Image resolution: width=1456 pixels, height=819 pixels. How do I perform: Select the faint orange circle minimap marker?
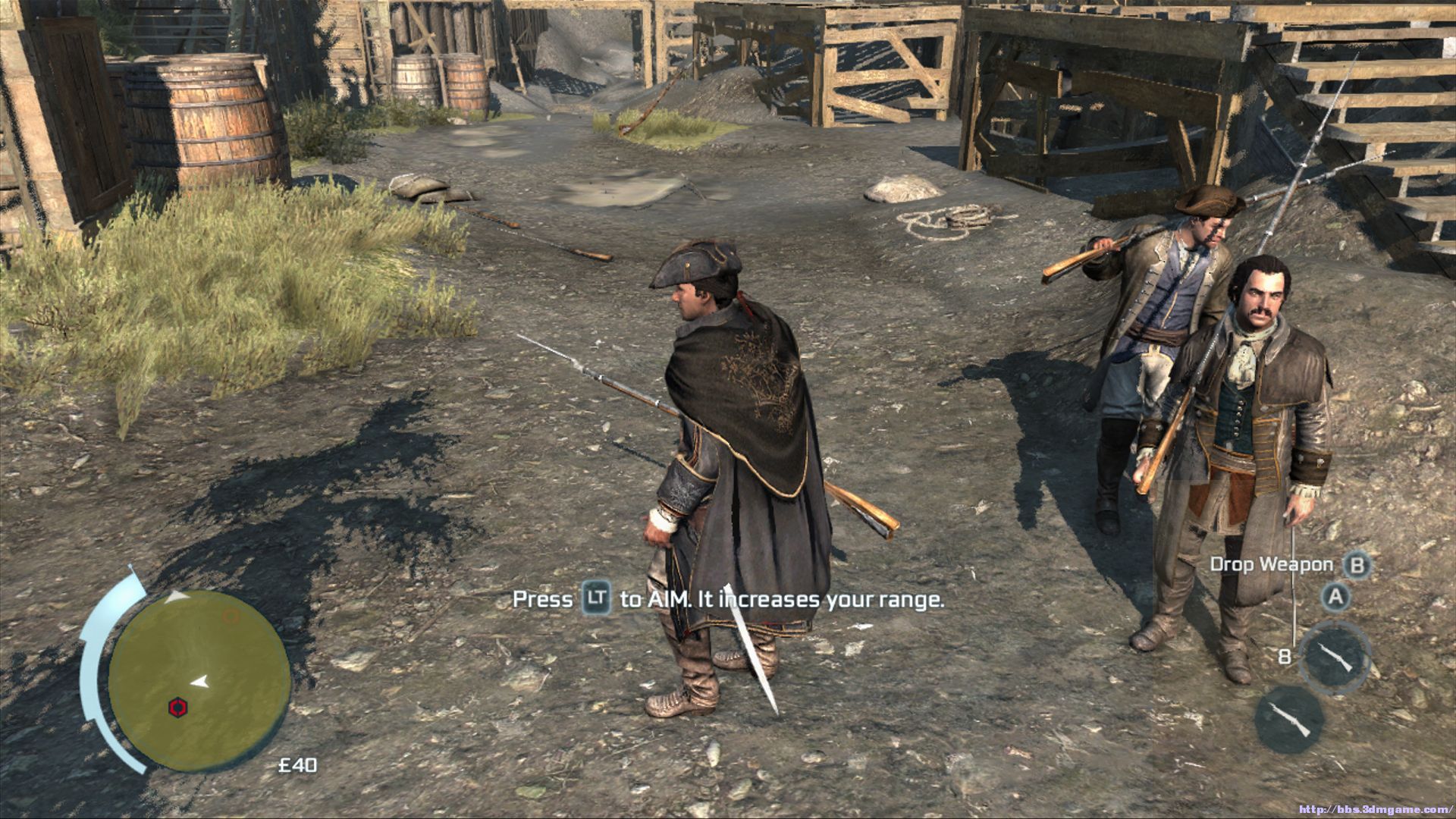coord(231,616)
